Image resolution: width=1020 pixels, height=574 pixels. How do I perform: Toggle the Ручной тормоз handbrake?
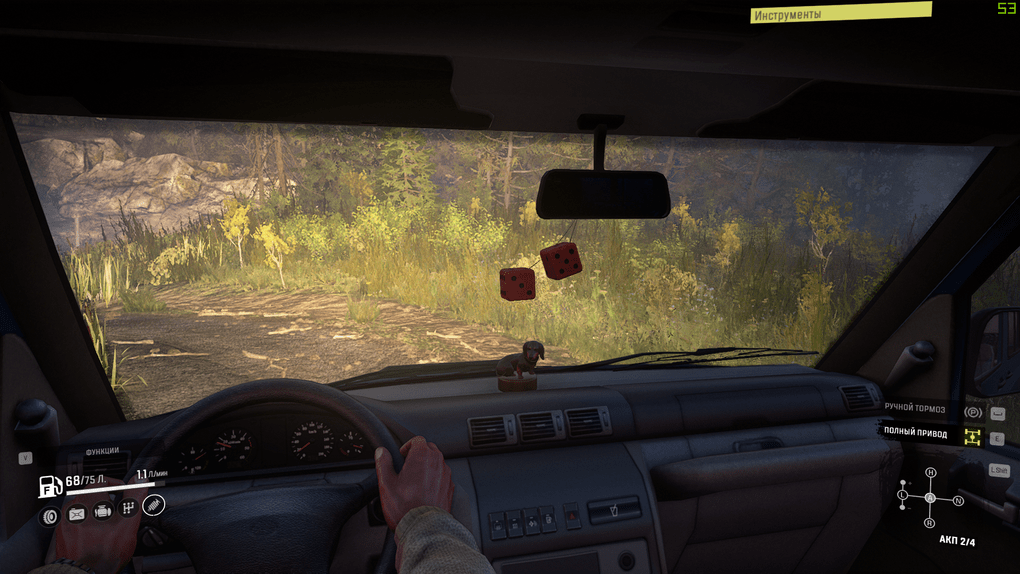[971, 410]
